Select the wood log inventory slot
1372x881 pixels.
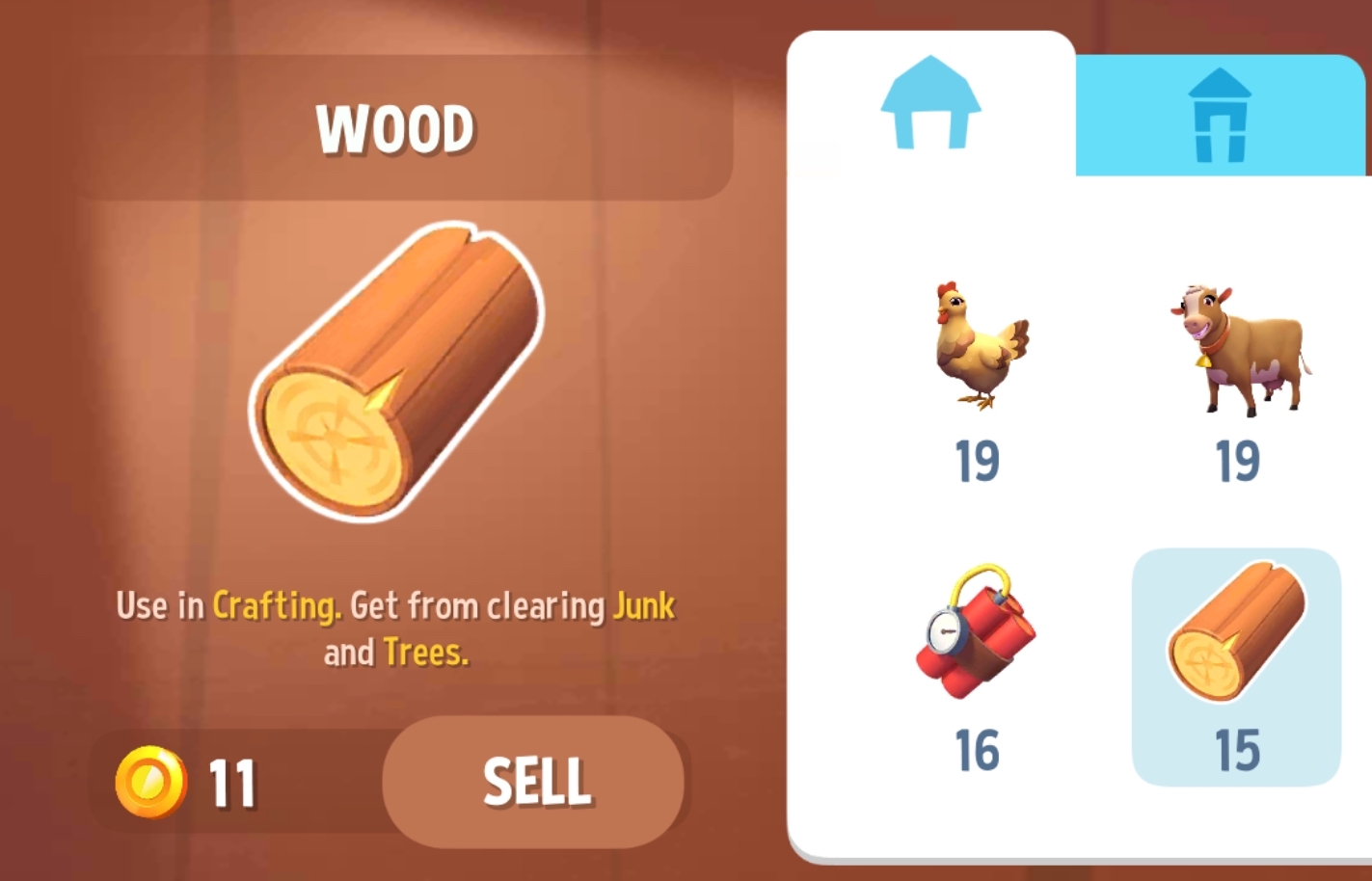pos(1236,667)
